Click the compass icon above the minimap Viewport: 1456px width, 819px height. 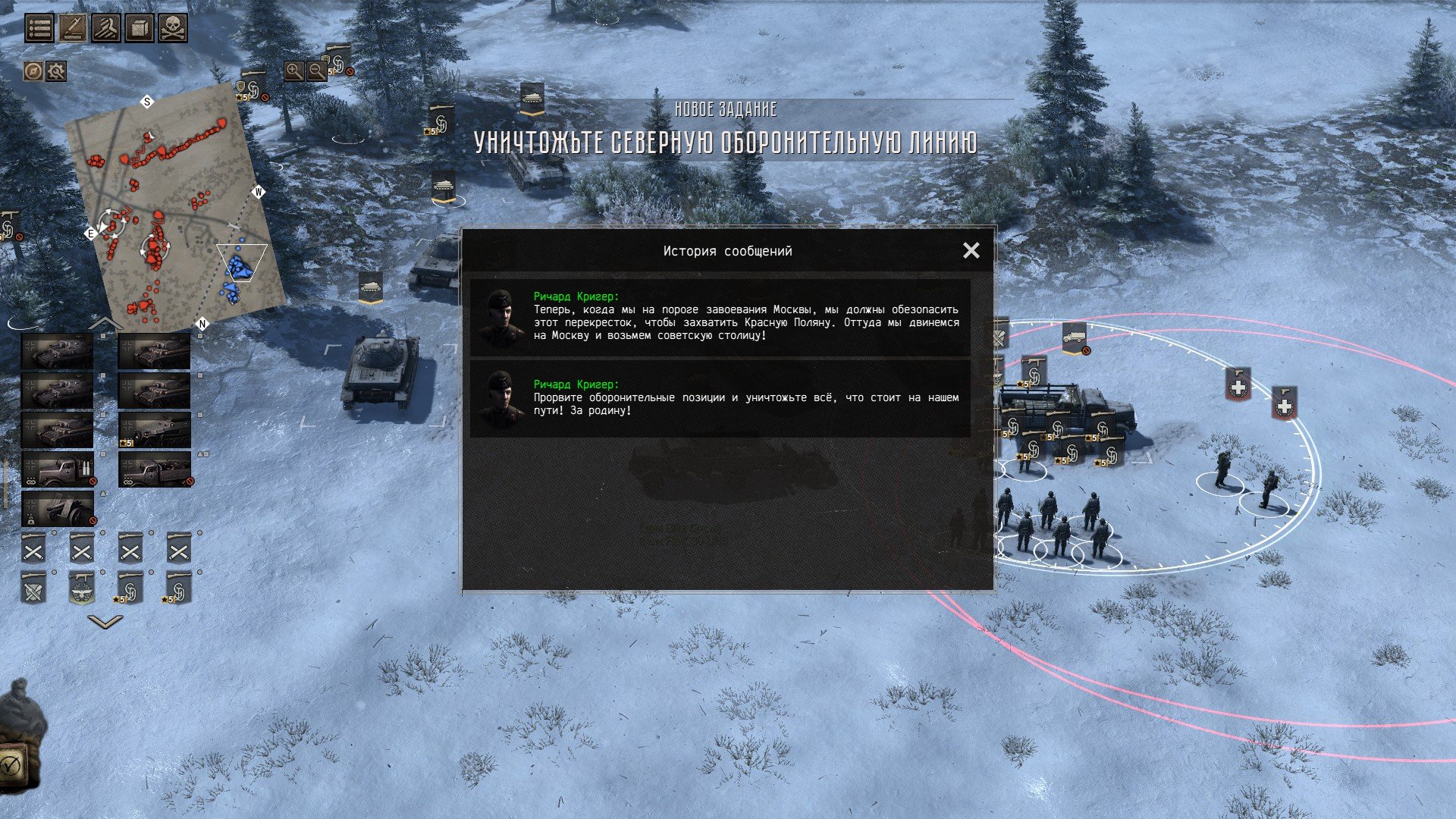pyautogui.click(x=33, y=71)
